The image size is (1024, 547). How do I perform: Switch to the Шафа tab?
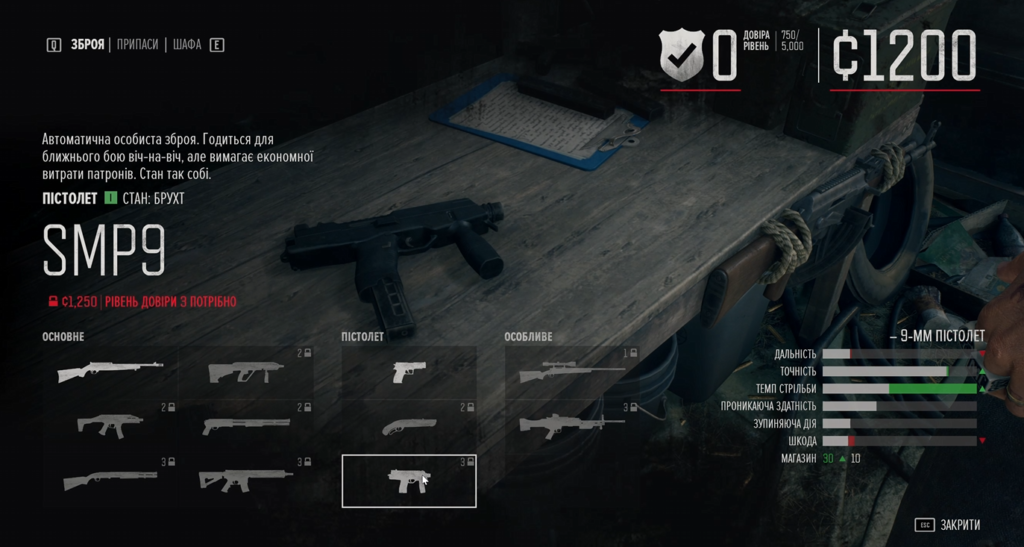187,45
